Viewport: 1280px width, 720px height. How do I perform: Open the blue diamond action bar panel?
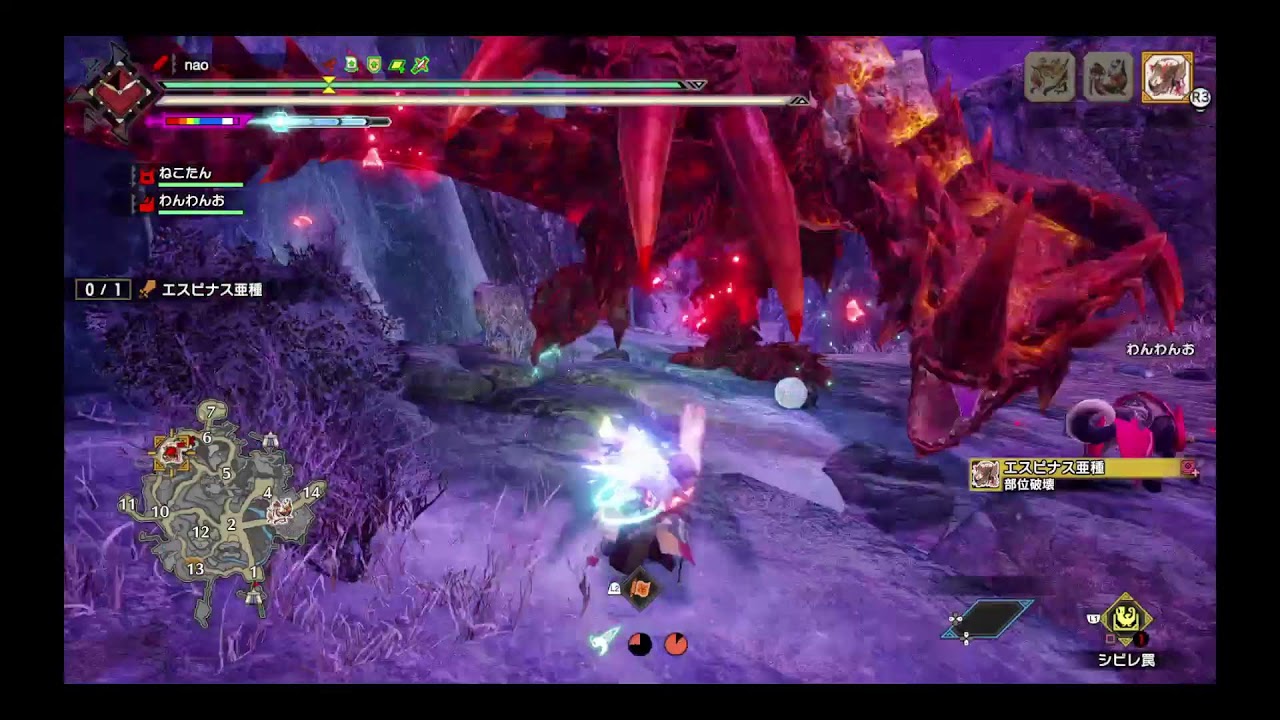point(987,618)
